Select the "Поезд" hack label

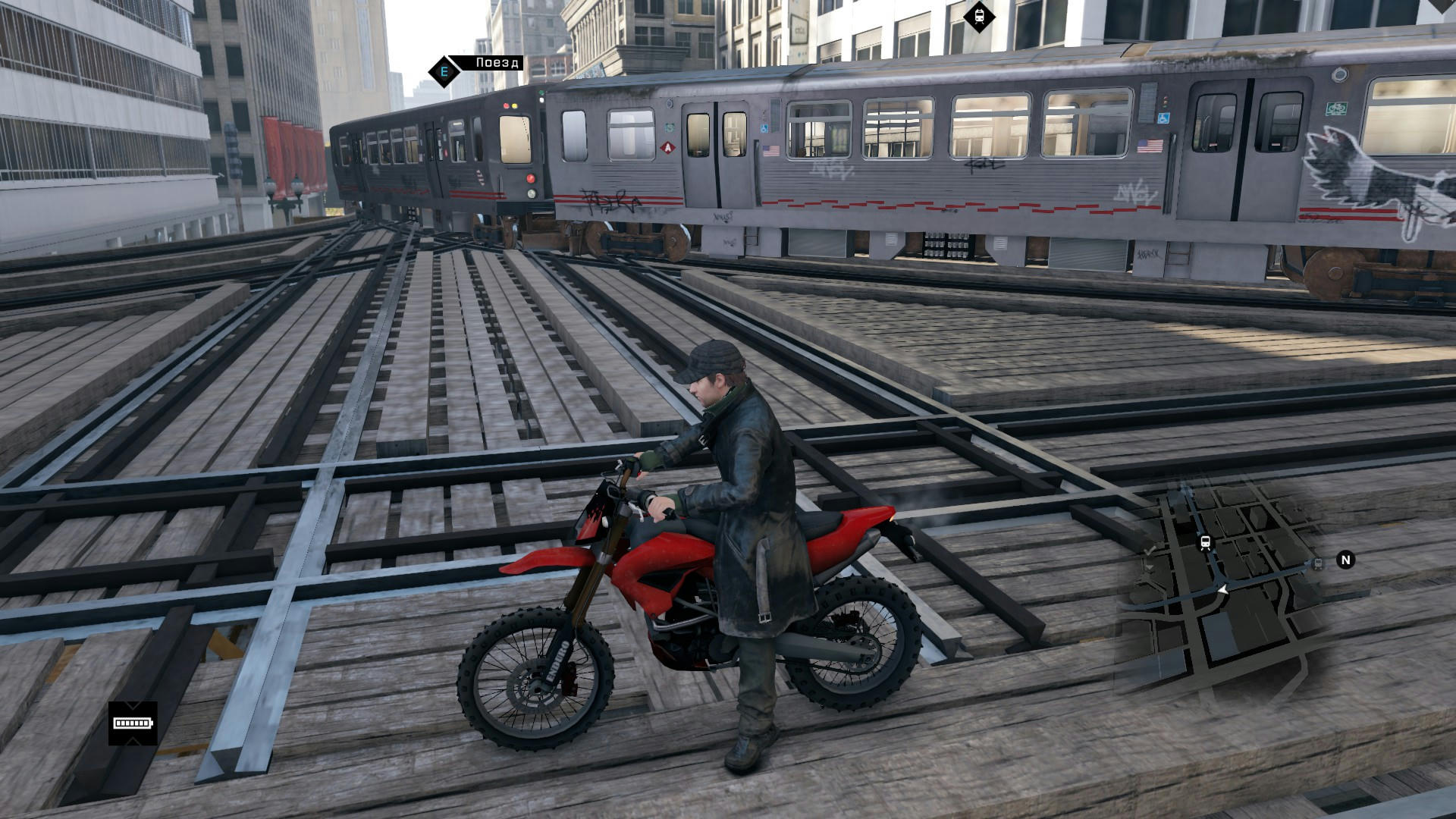pyautogui.click(x=497, y=63)
